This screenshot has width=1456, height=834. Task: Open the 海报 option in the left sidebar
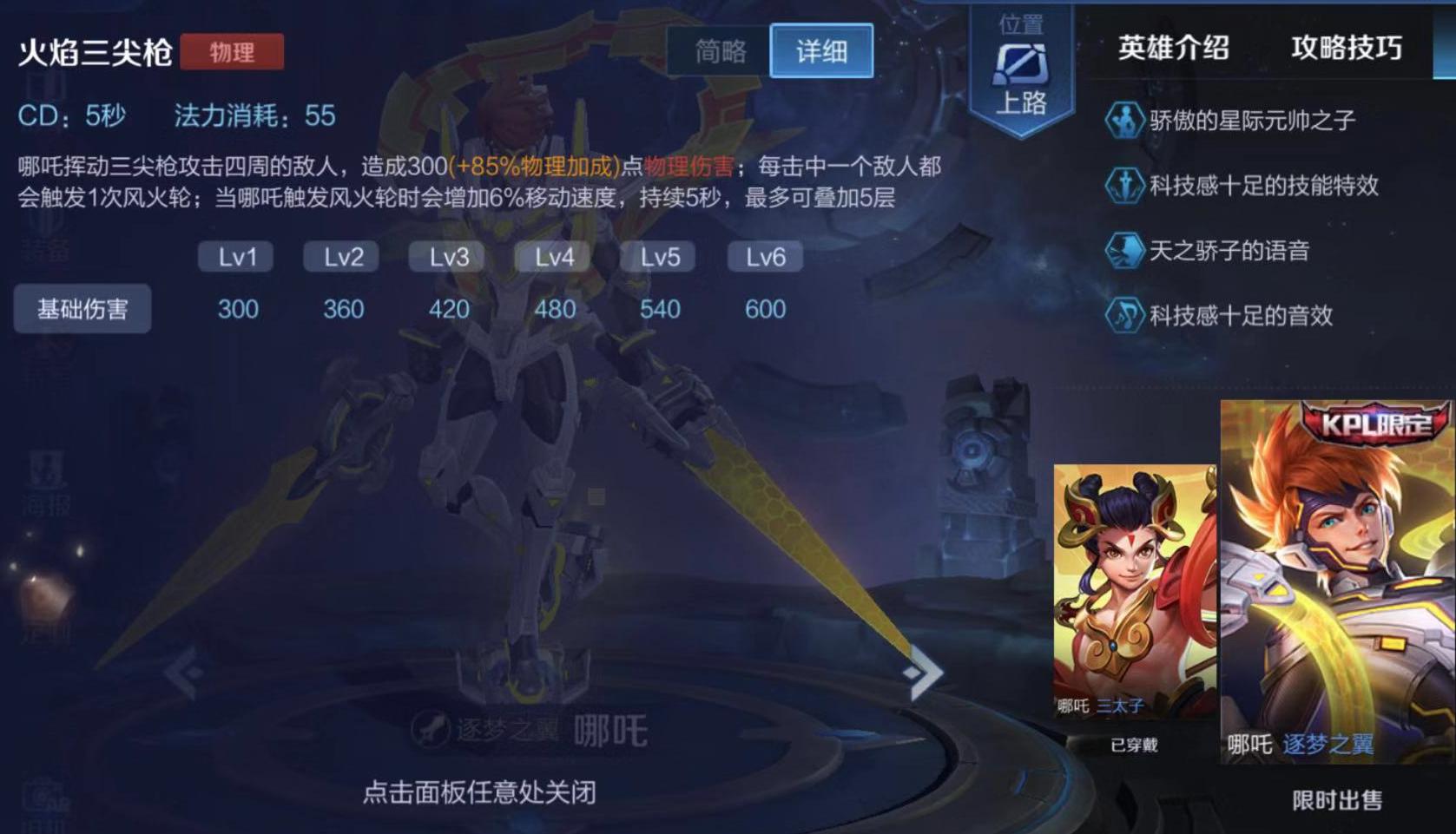pos(45,486)
